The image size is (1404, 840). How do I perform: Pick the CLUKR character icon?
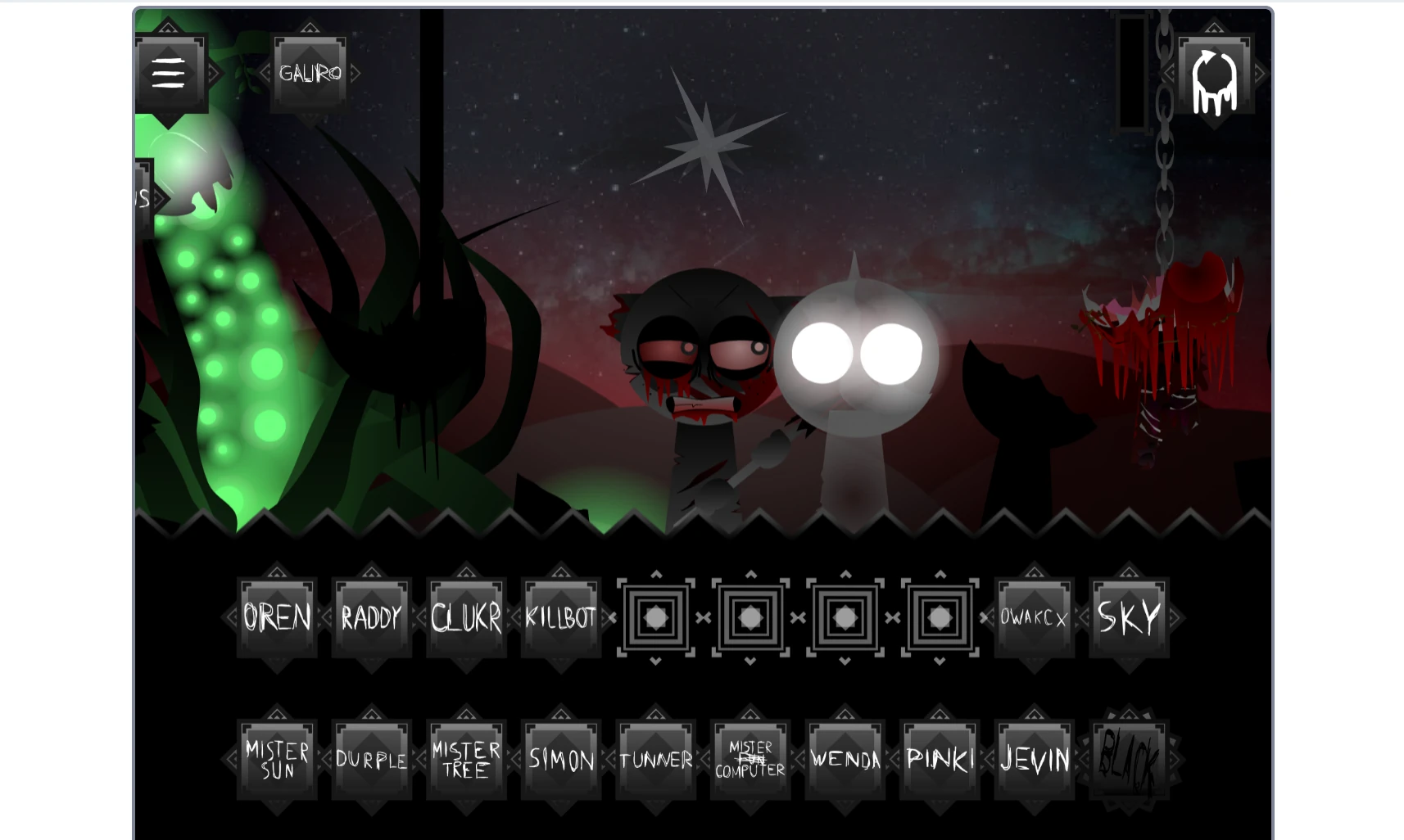466,618
